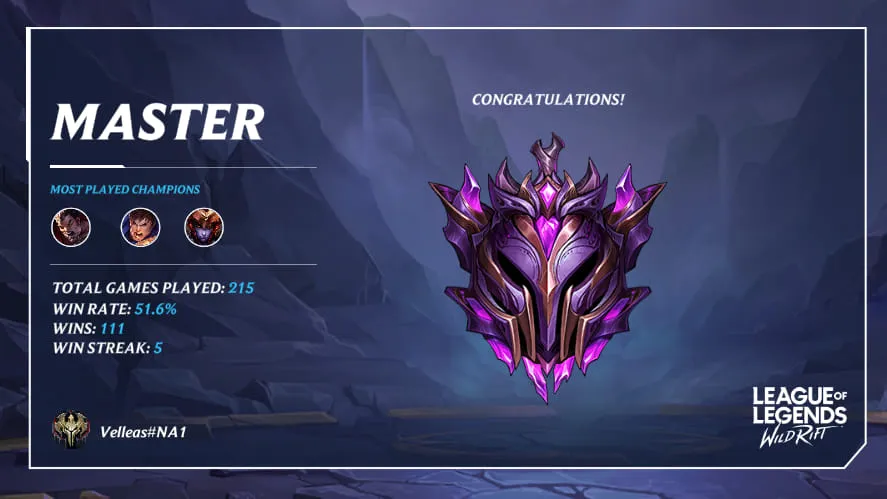Select the Shyvana most-played champion portrait

click(x=204, y=227)
